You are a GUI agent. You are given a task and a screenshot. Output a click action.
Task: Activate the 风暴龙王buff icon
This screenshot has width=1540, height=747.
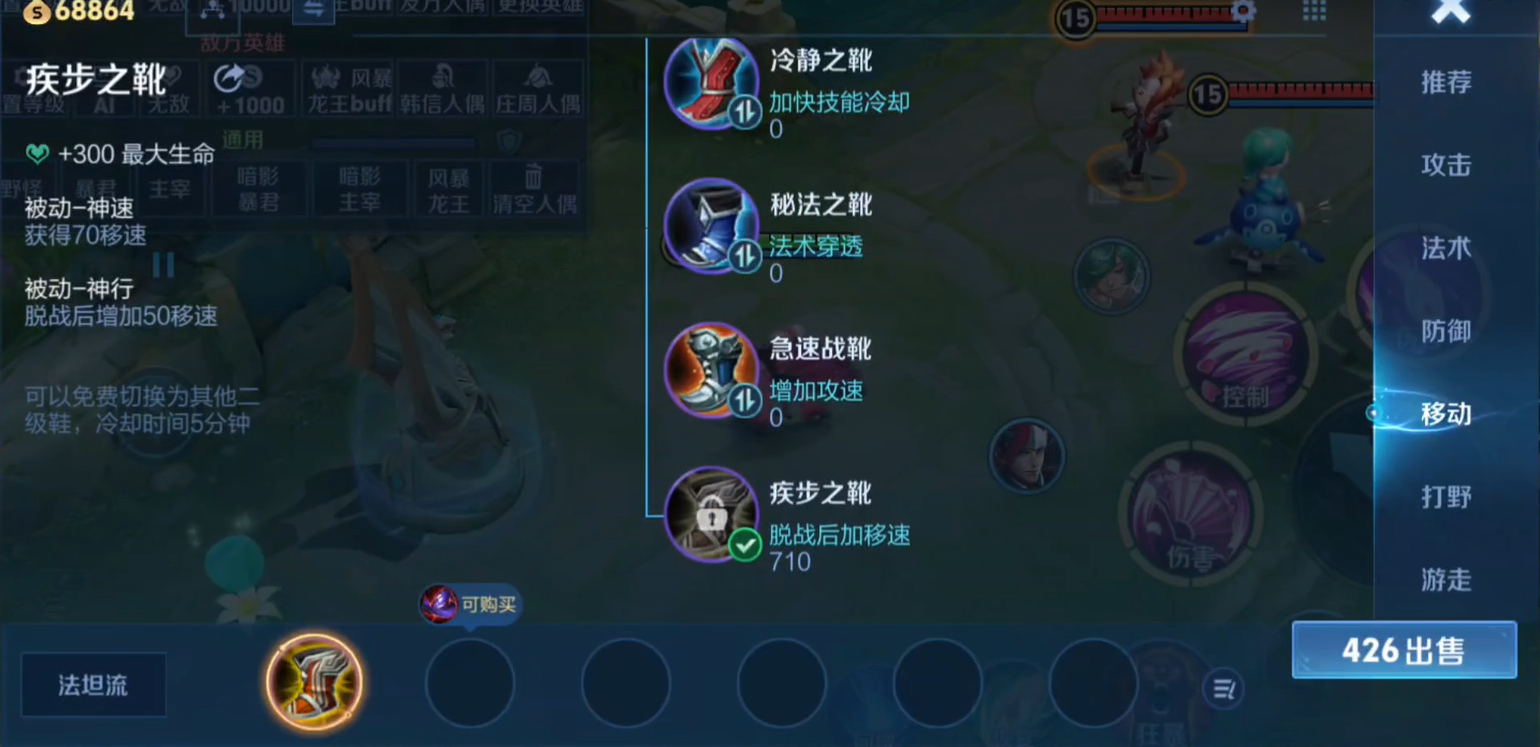(x=348, y=89)
